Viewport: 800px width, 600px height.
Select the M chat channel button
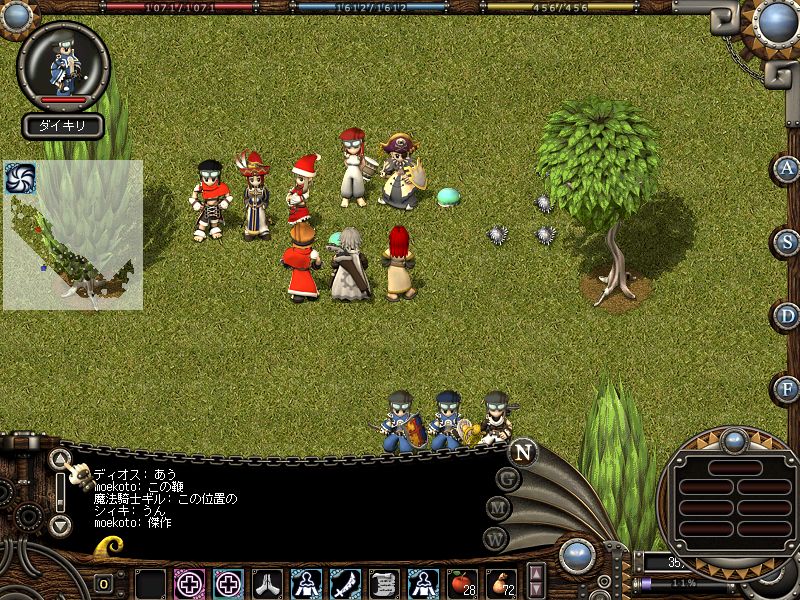tap(499, 508)
